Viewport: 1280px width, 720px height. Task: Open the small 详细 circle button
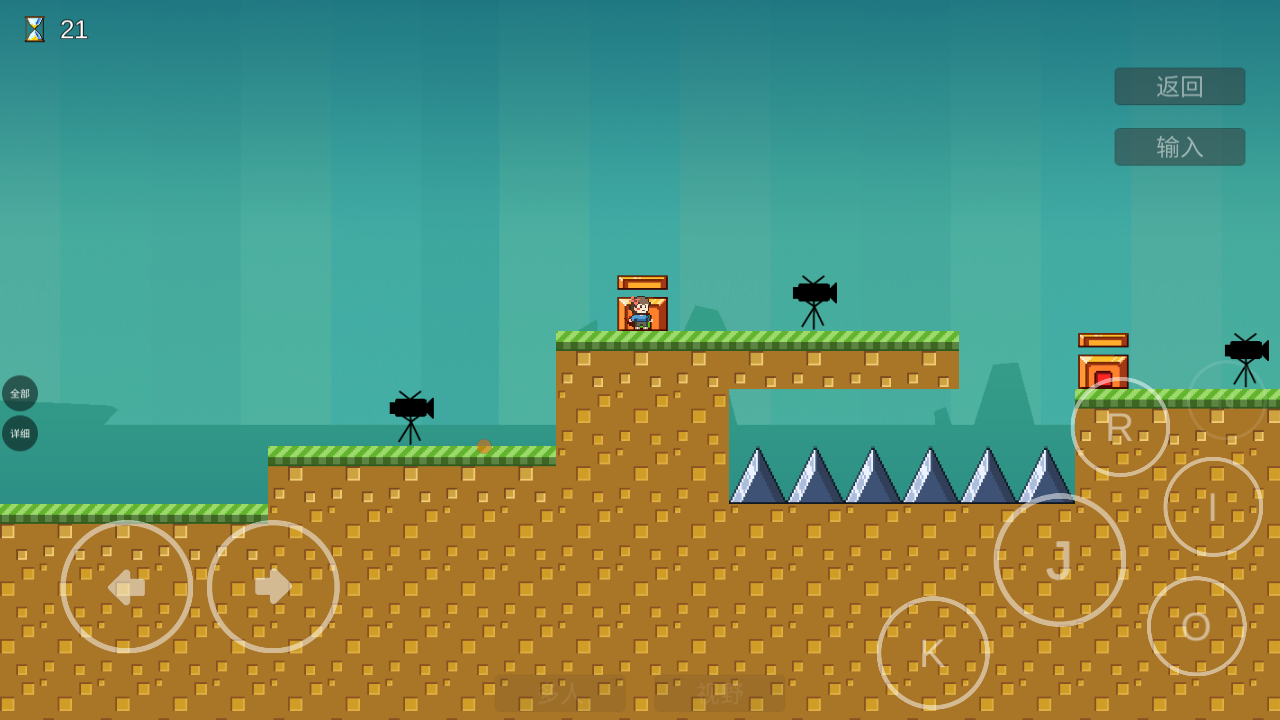[20, 433]
